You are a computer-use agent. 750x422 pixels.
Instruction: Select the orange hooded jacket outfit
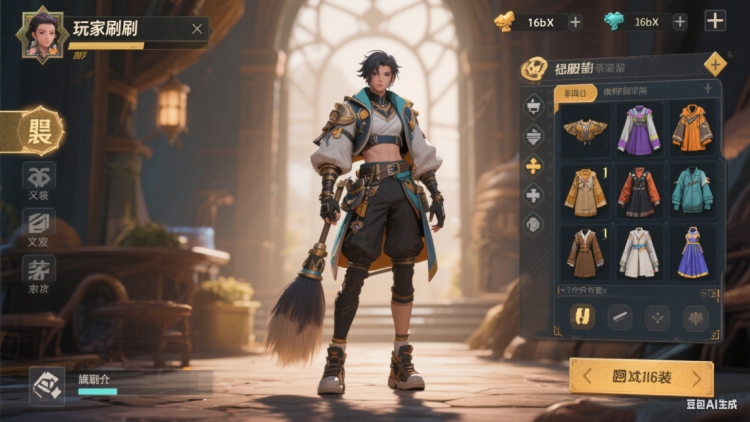coord(691,129)
